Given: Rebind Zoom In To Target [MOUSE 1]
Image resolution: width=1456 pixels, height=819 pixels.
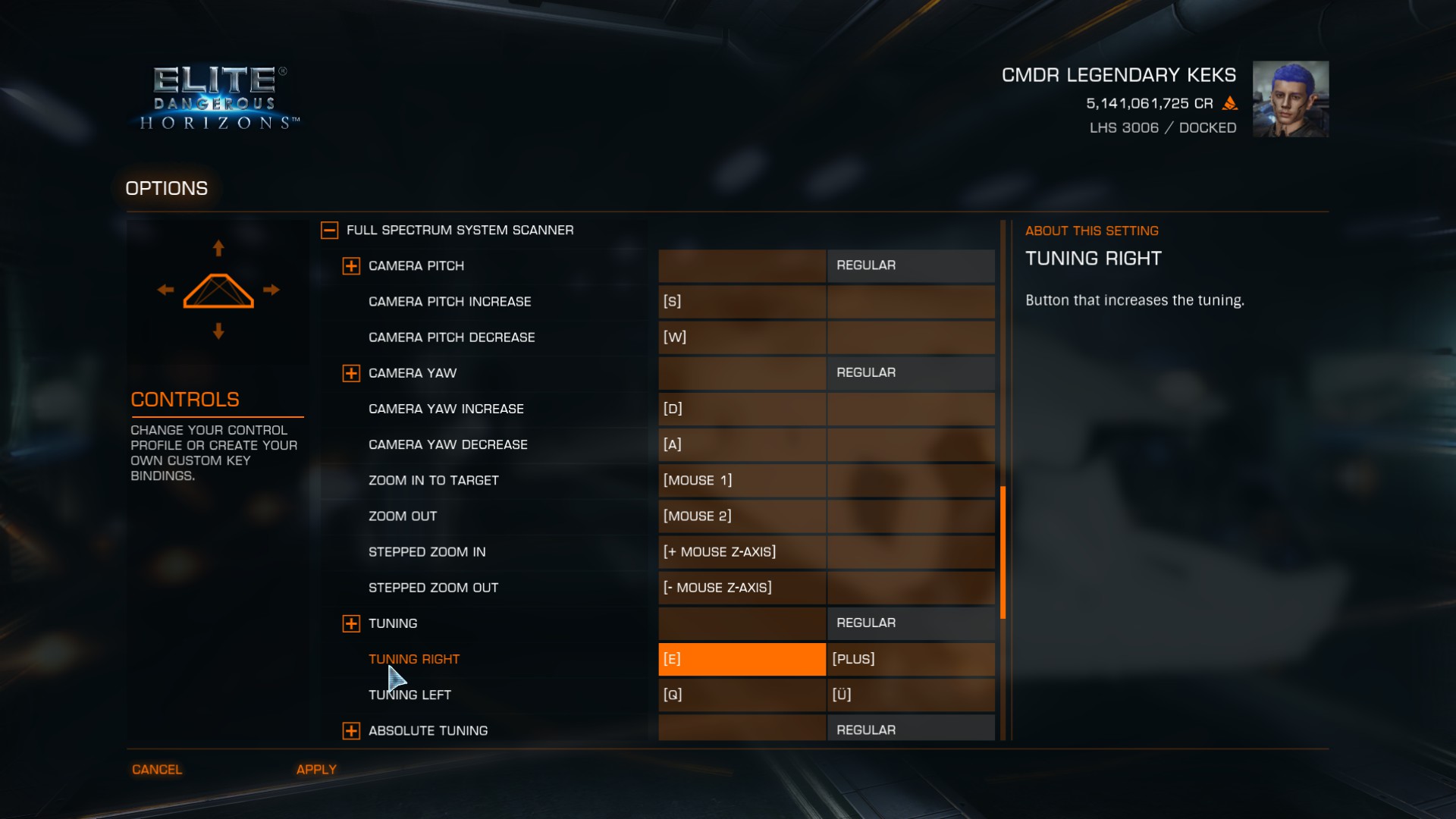Looking at the screenshot, I should tap(741, 480).
